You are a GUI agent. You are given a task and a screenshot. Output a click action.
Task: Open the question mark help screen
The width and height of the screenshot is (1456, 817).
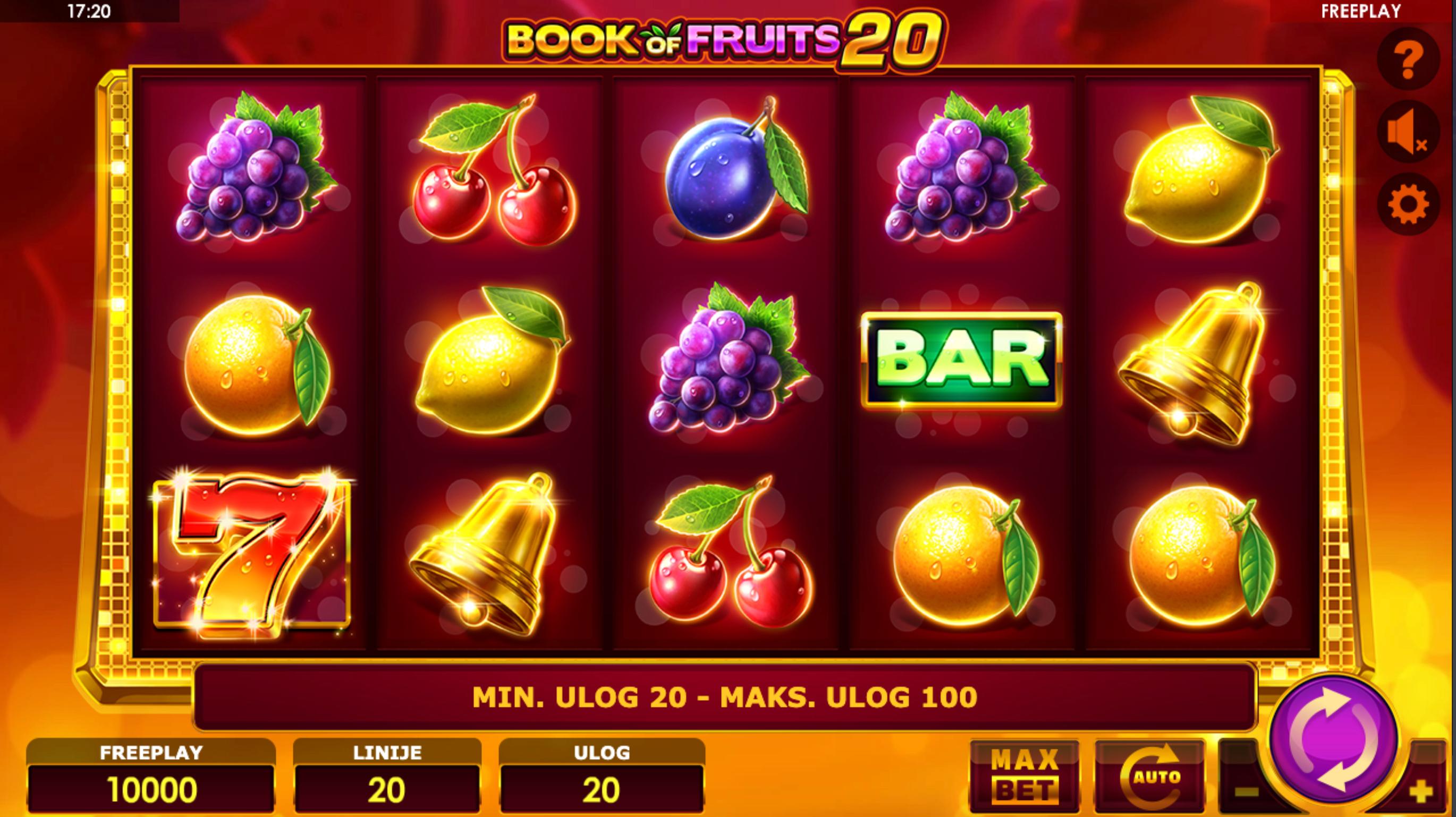pos(1408,58)
